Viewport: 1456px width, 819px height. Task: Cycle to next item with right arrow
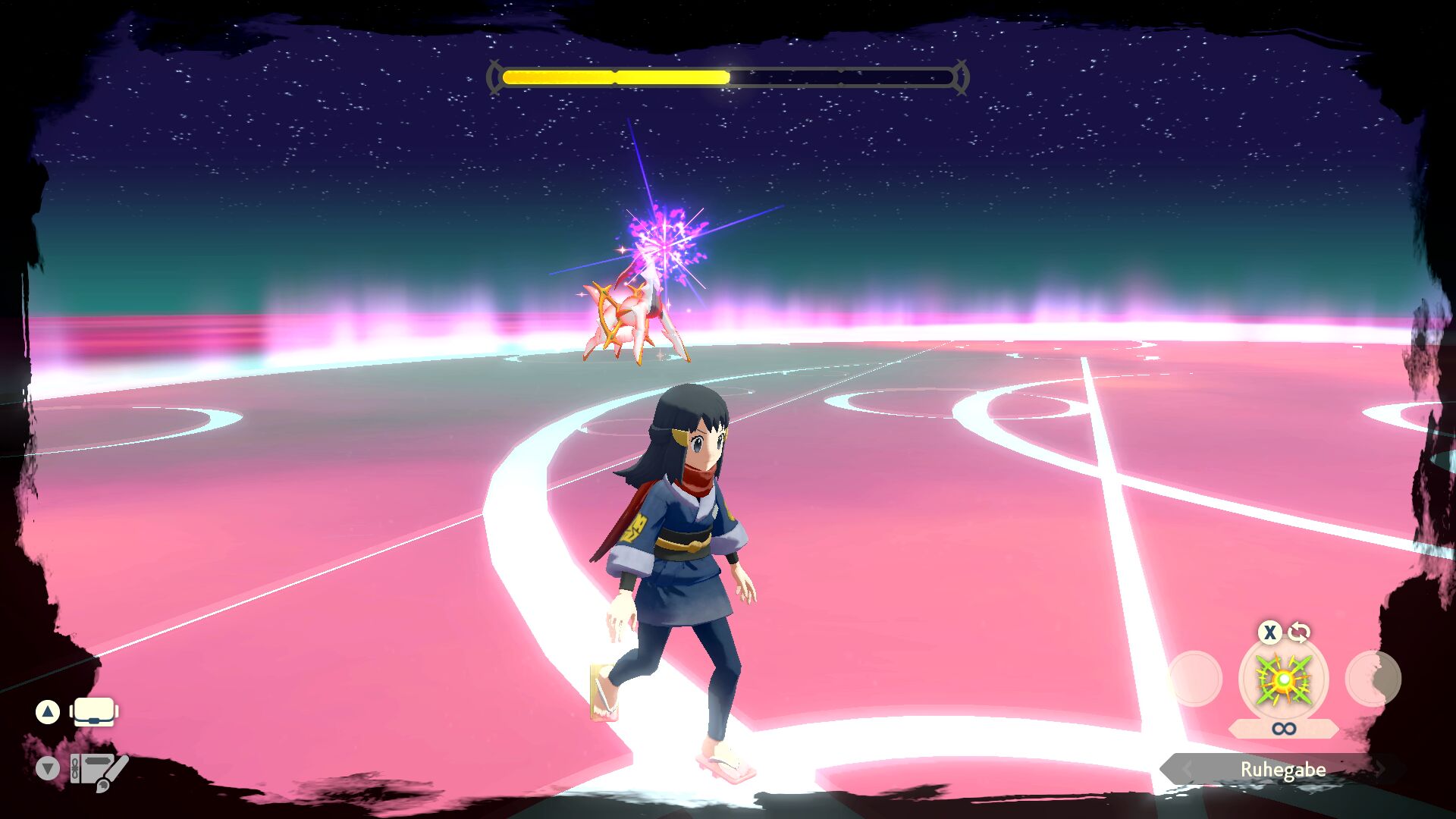coord(1381,770)
